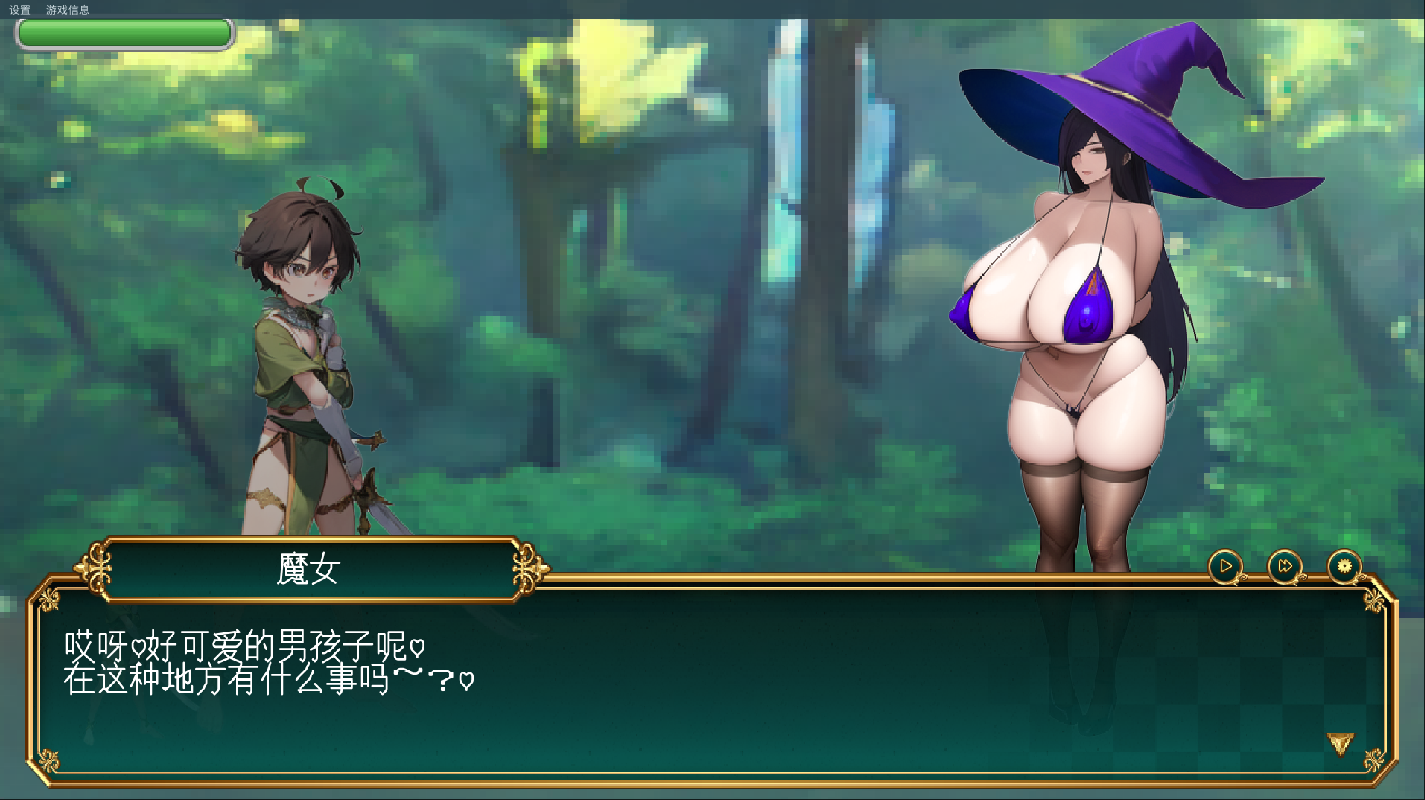This screenshot has height=800, width=1425.
Task: Open the 游戏信息 (Game Info) menu
Action: (67, 10)
